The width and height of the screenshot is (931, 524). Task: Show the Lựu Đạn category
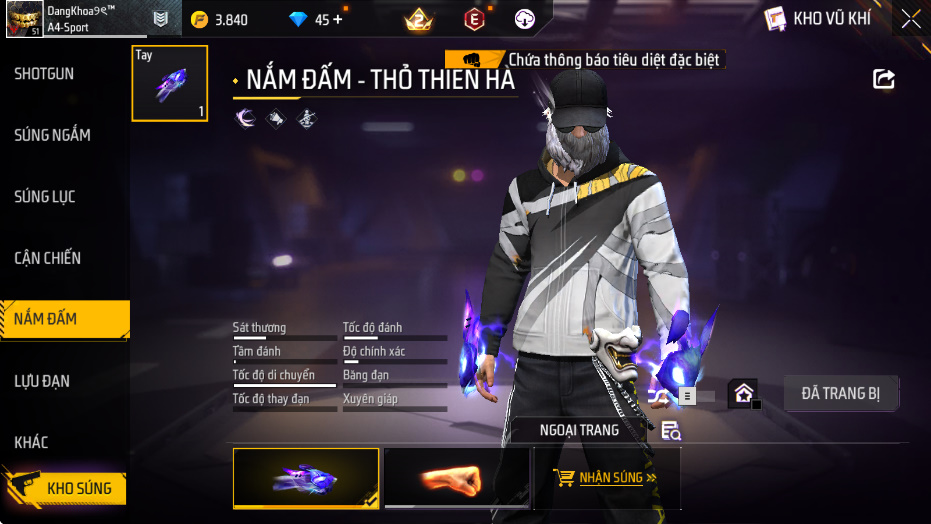[42, 381]
